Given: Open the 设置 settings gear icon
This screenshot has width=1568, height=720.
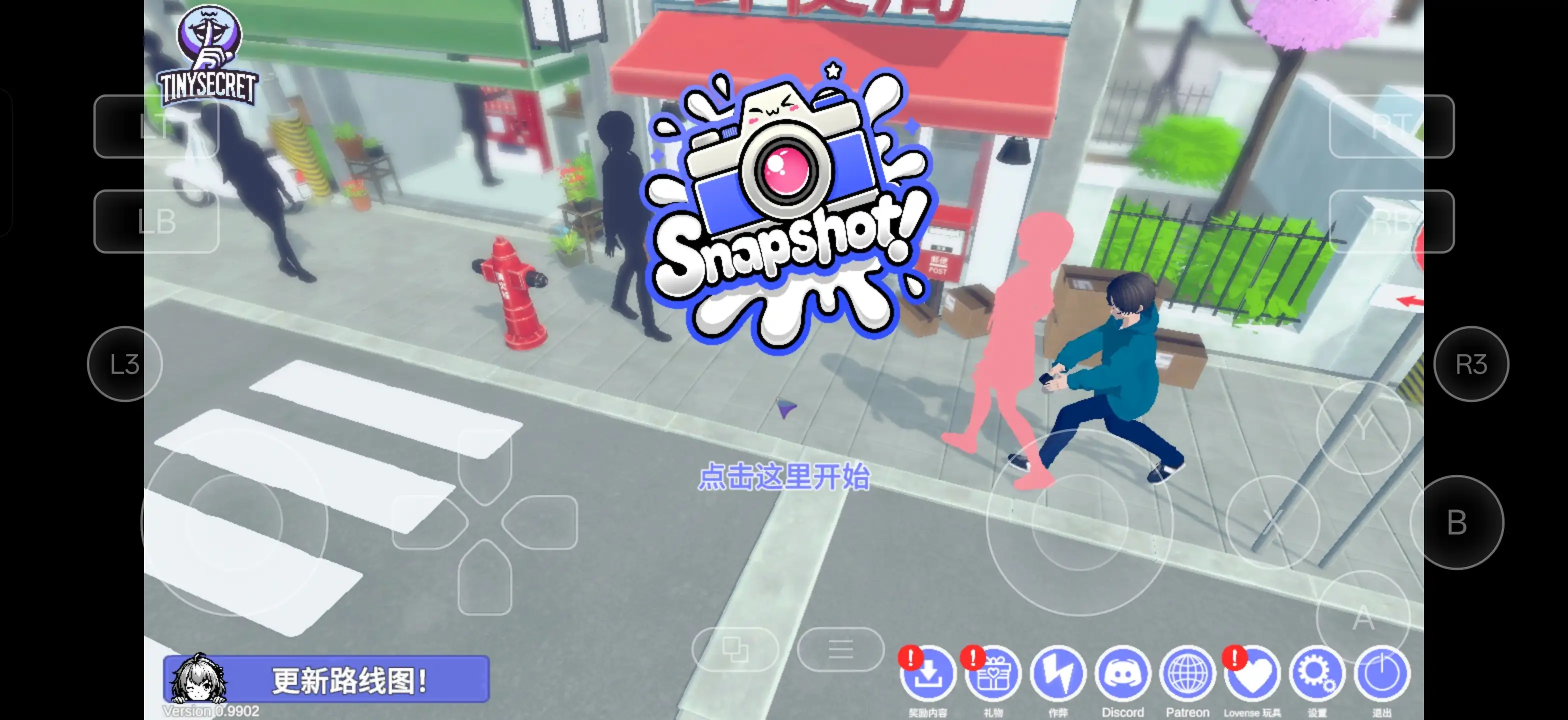Looking at the screenshot, I should [1316, 674].
